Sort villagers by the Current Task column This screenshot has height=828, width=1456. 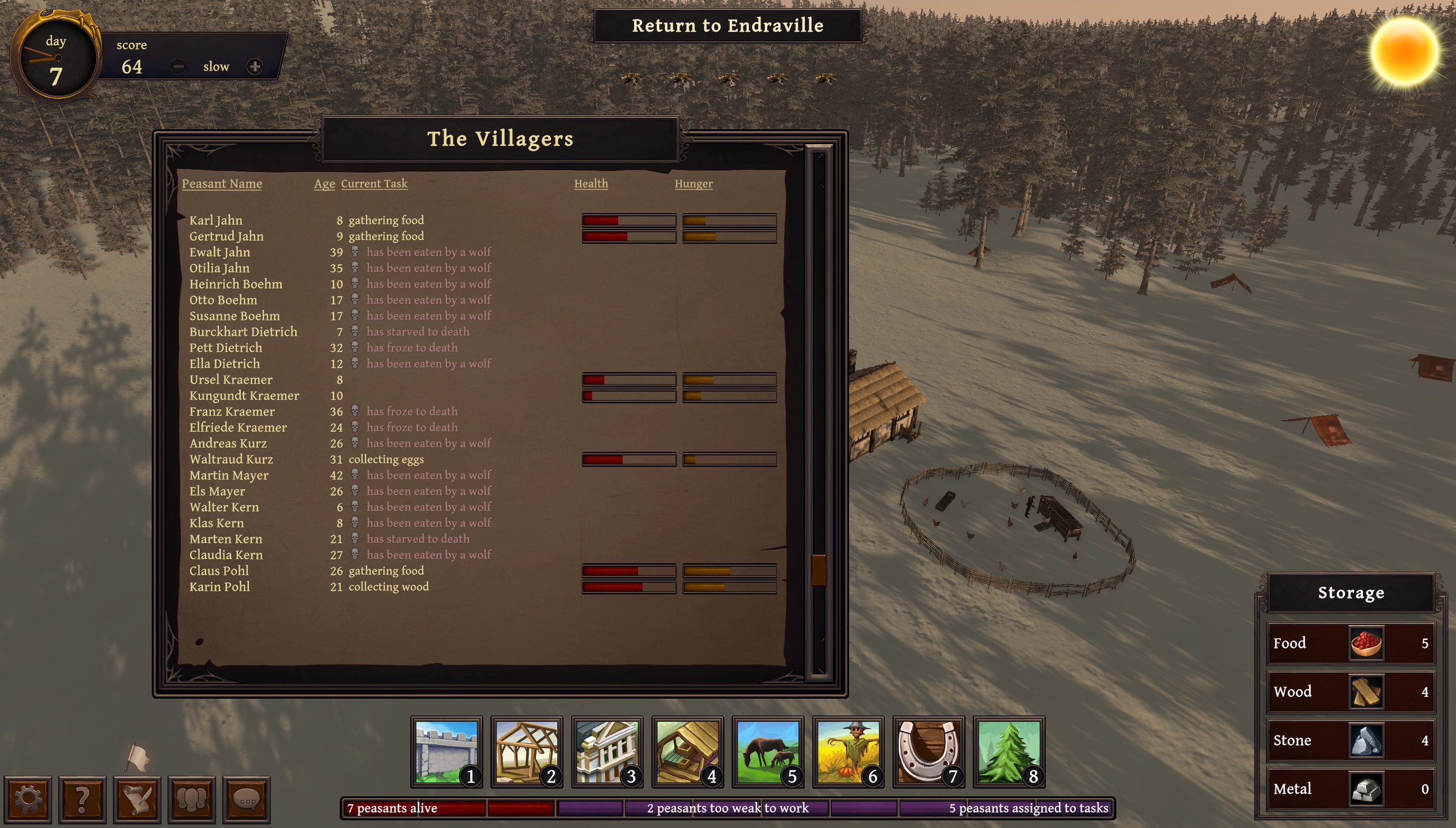374,183
